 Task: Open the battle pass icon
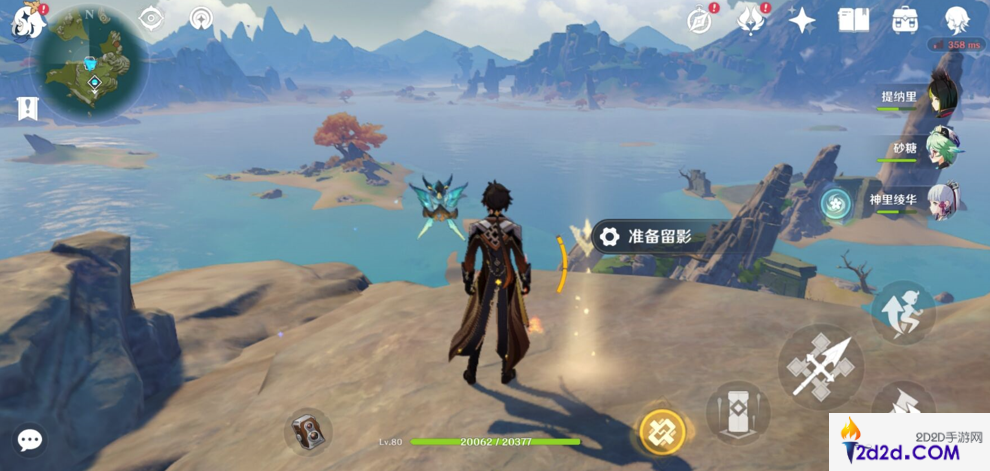coord(750,20)
